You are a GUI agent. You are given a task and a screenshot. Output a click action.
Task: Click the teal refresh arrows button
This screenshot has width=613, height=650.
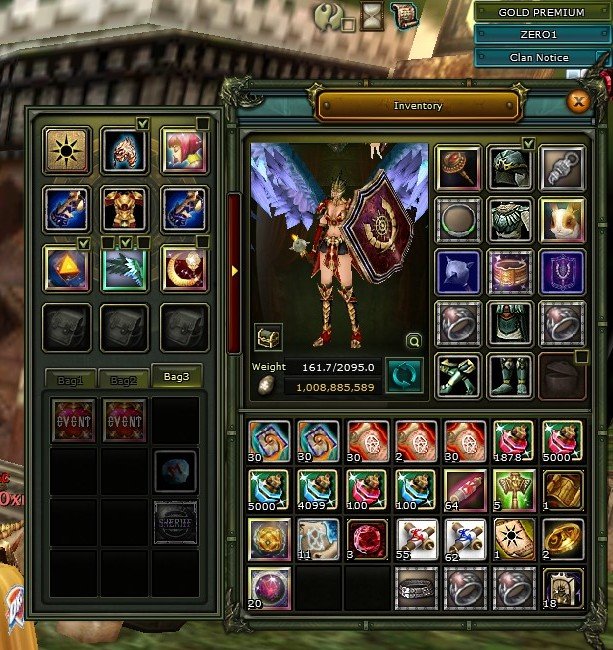404,376
